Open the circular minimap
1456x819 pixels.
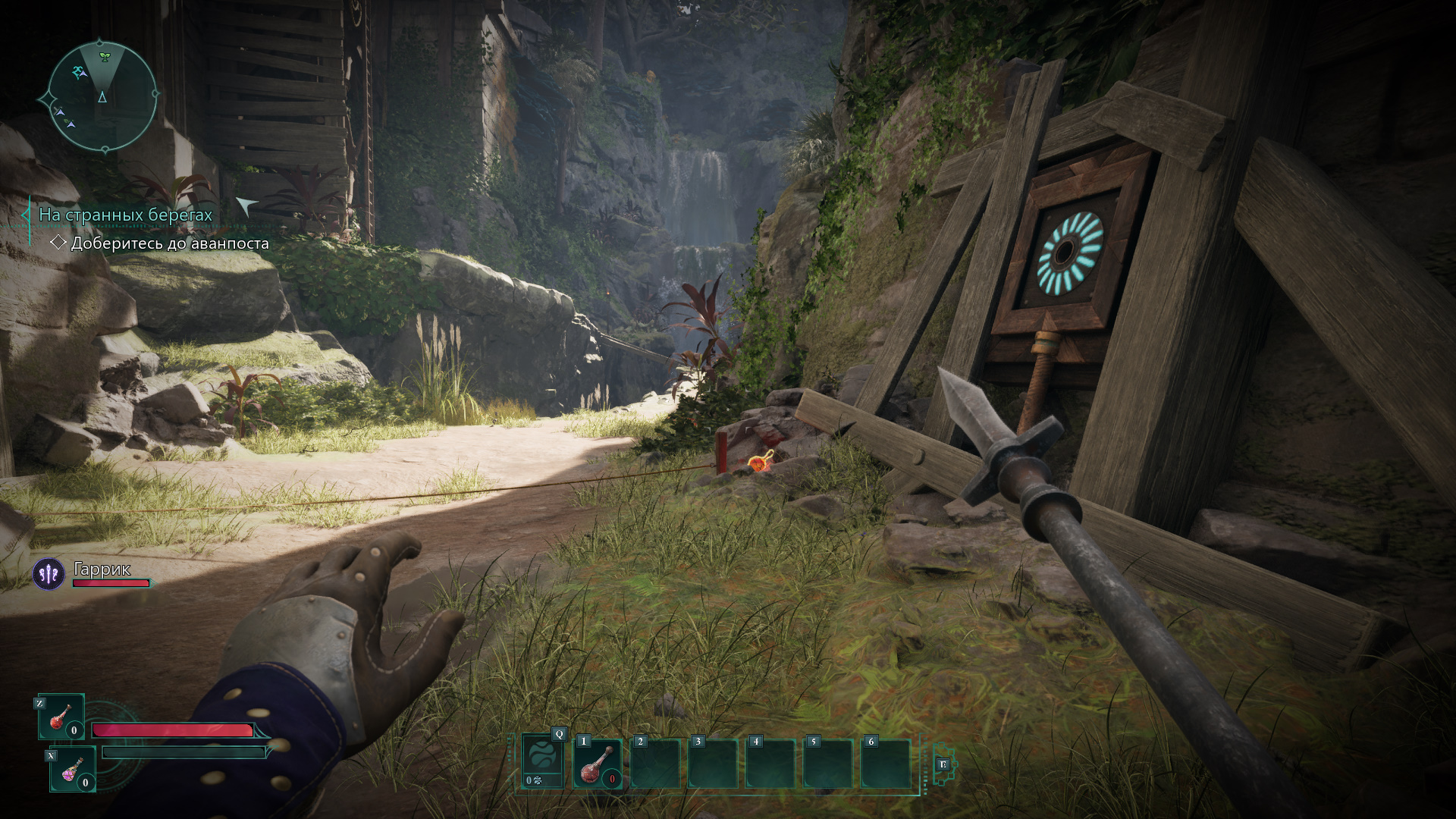click(102, 96)
